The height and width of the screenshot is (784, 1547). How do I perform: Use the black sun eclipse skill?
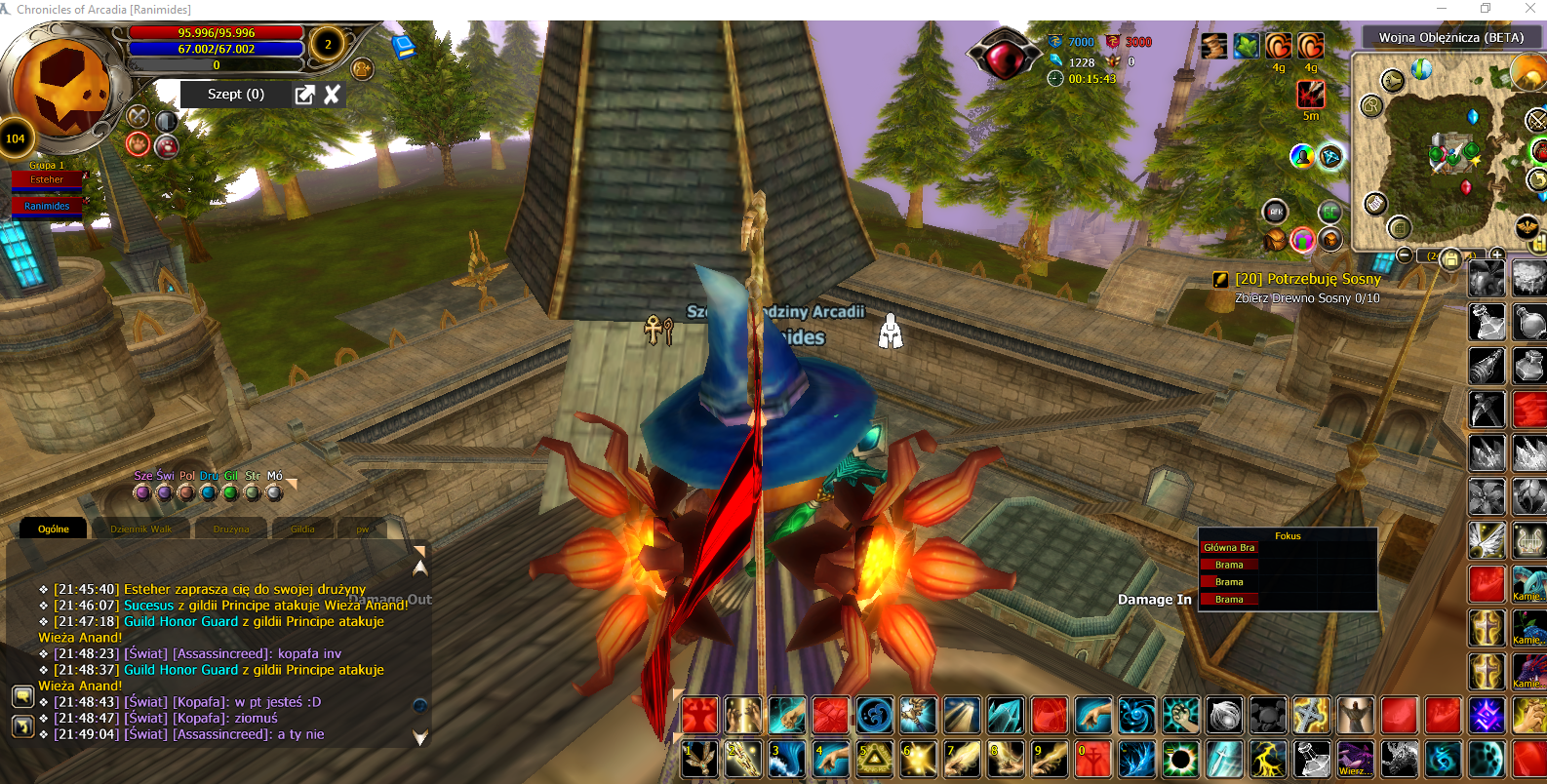[1181, 759]
